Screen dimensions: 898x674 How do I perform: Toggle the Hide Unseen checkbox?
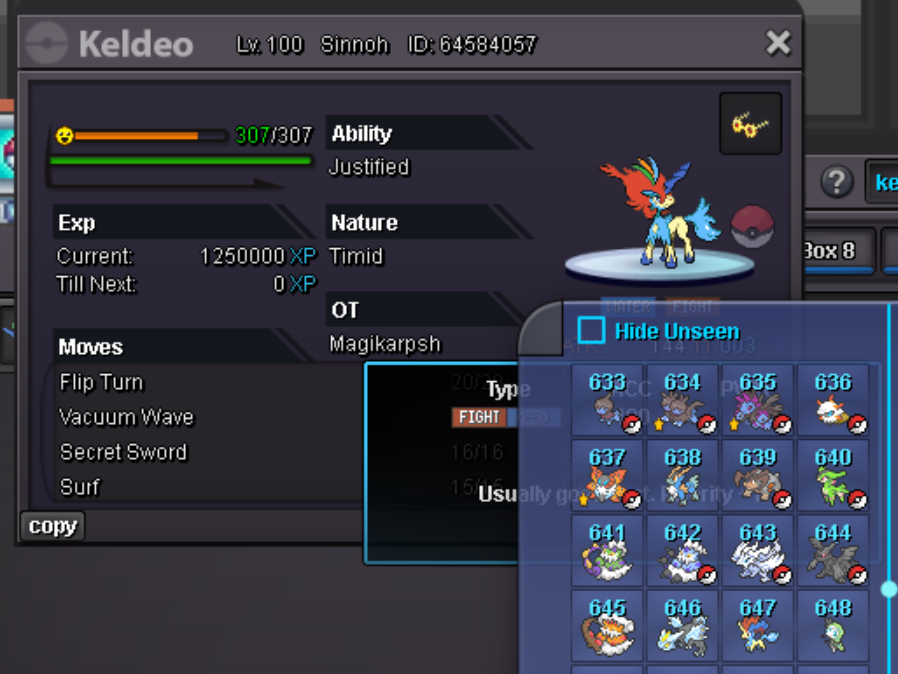(592, 331)
